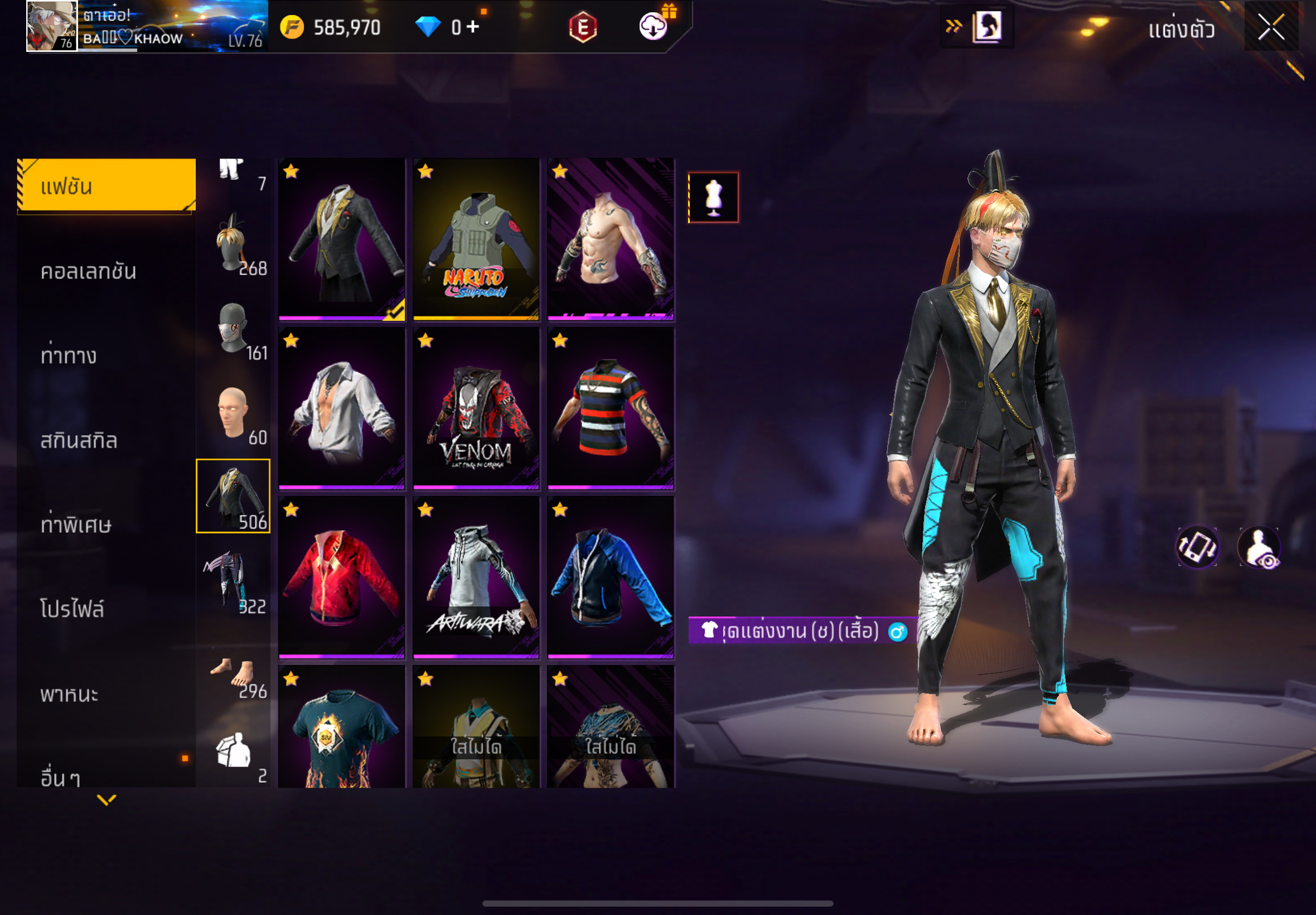This screenshot has width=1316, height=915.
Task: Open the hair and head subcategory
Action: coord(233,244)
